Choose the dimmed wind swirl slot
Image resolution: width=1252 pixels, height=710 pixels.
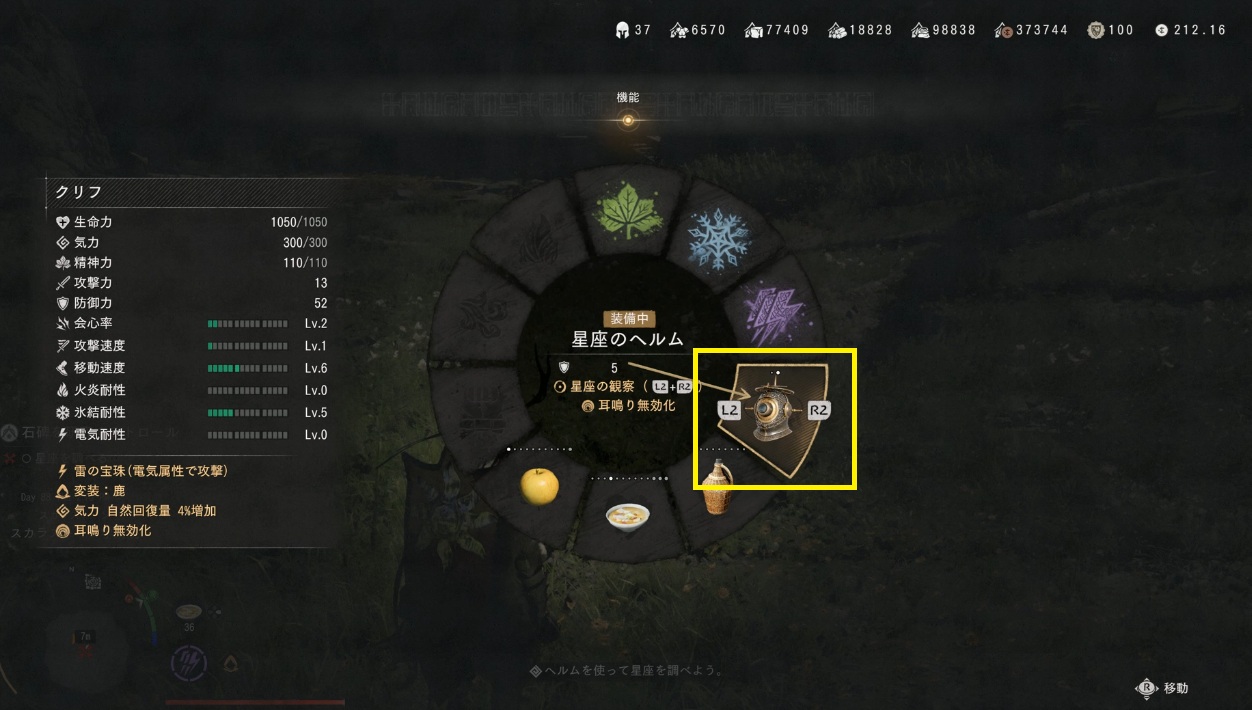point(483,314)
